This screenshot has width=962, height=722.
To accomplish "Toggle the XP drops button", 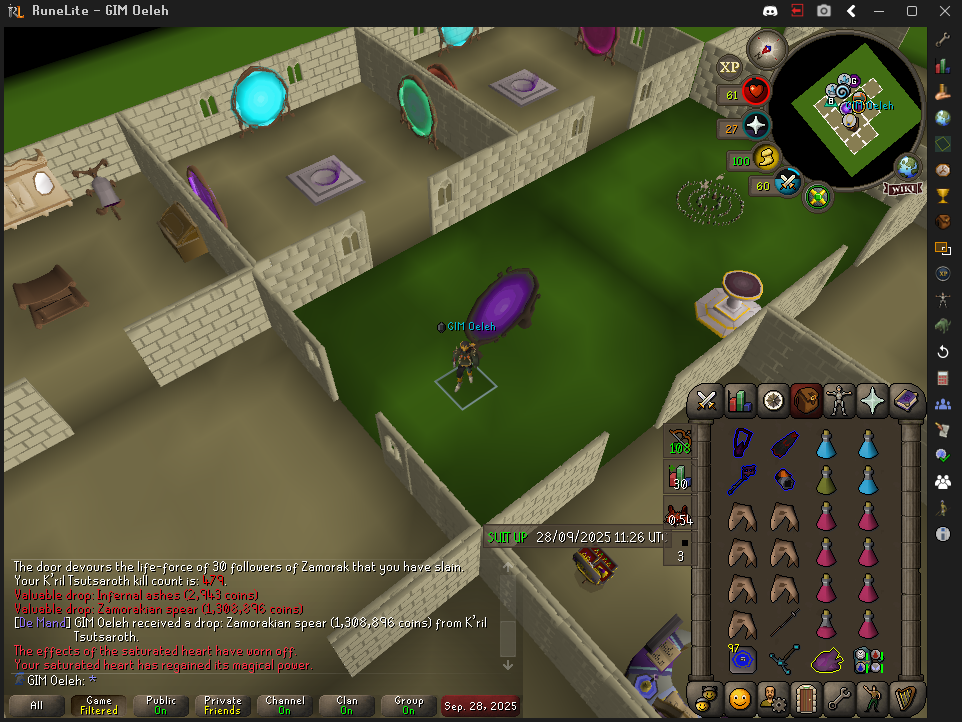I will (730, 67).
